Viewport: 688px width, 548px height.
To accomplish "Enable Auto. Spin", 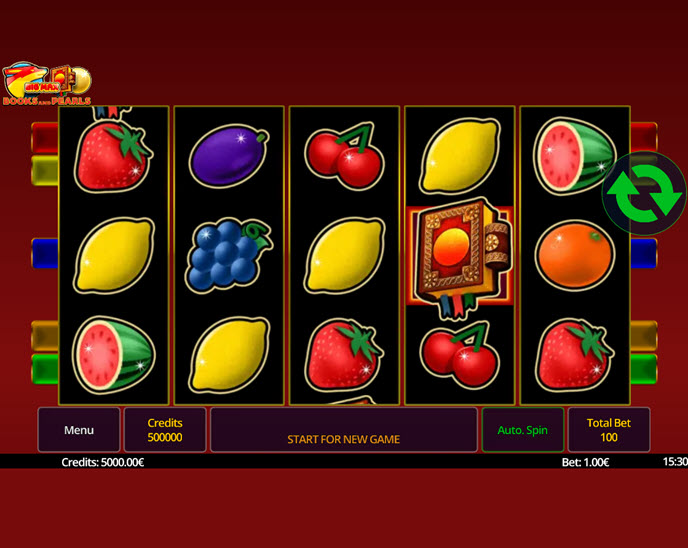I will (522, 430).
